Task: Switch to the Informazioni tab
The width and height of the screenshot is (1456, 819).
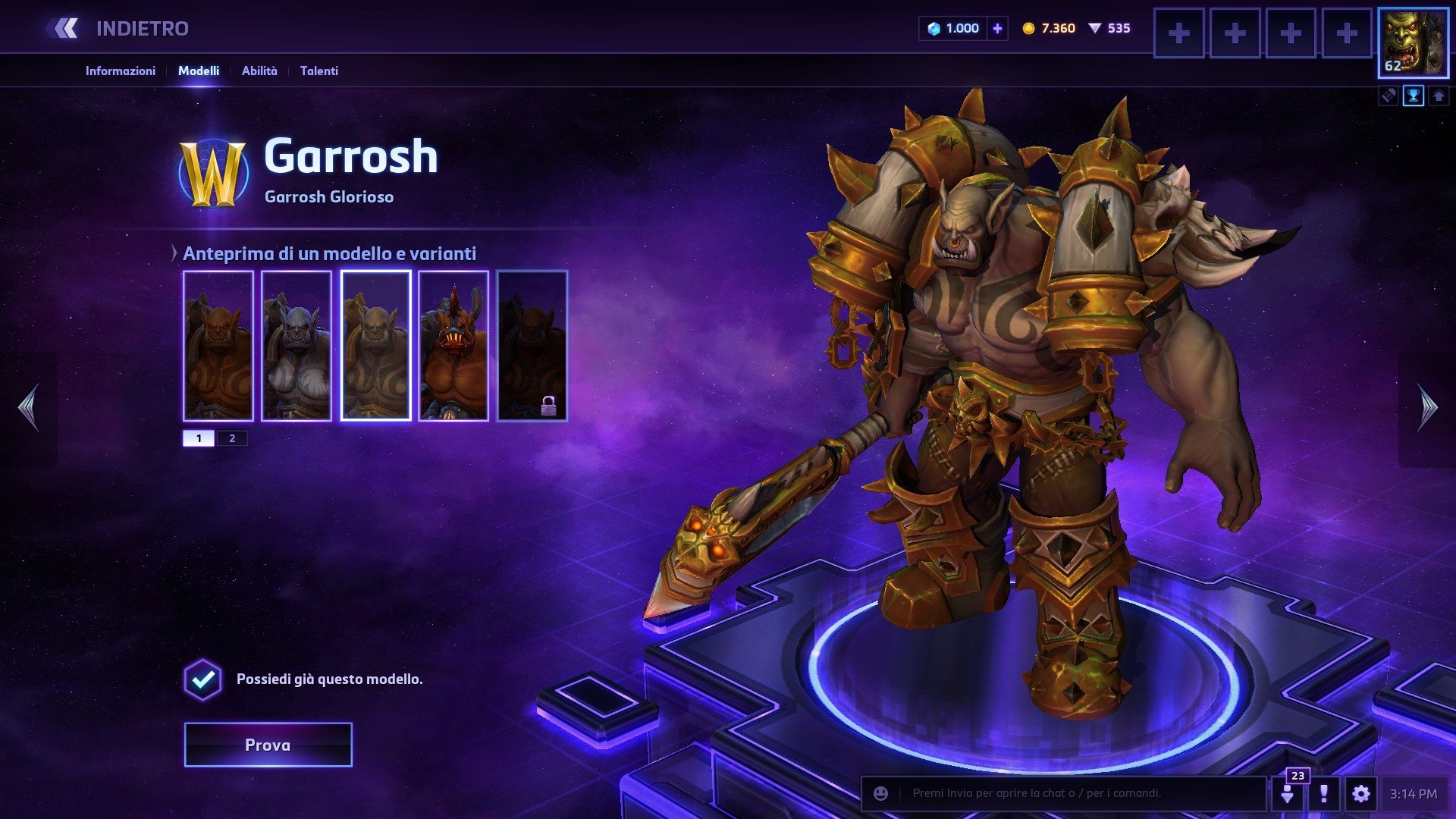Action: [x=120, y=71]
